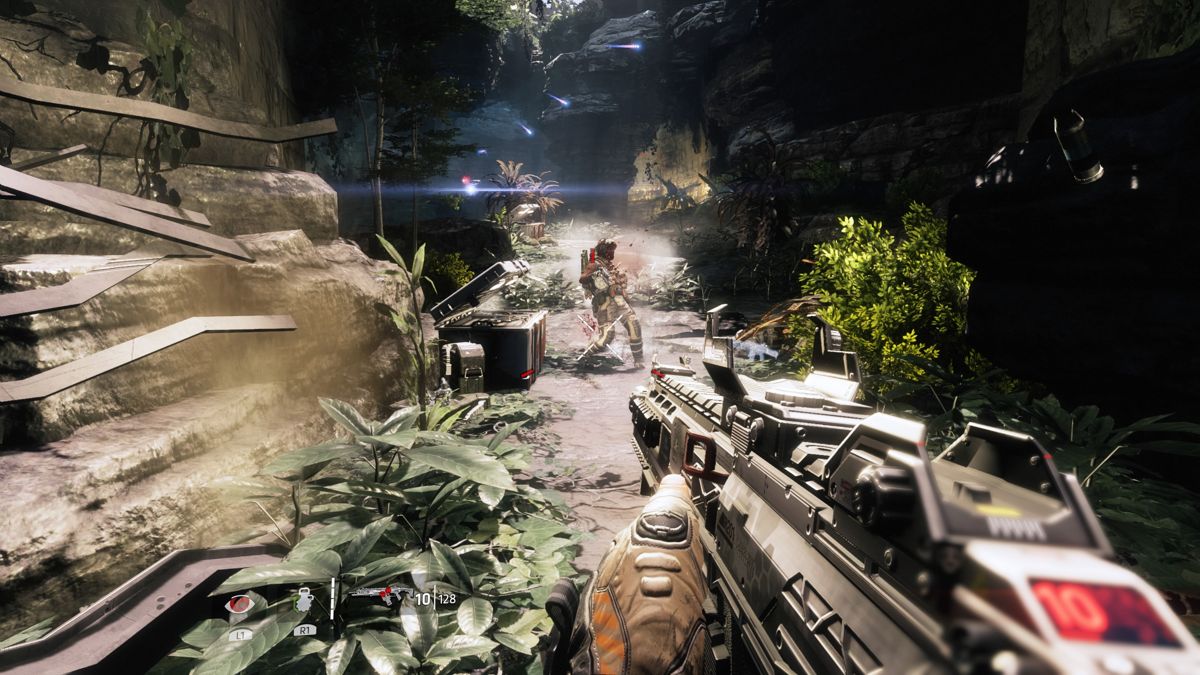Click the equipped rifle weapon icon

click(379, 596)
